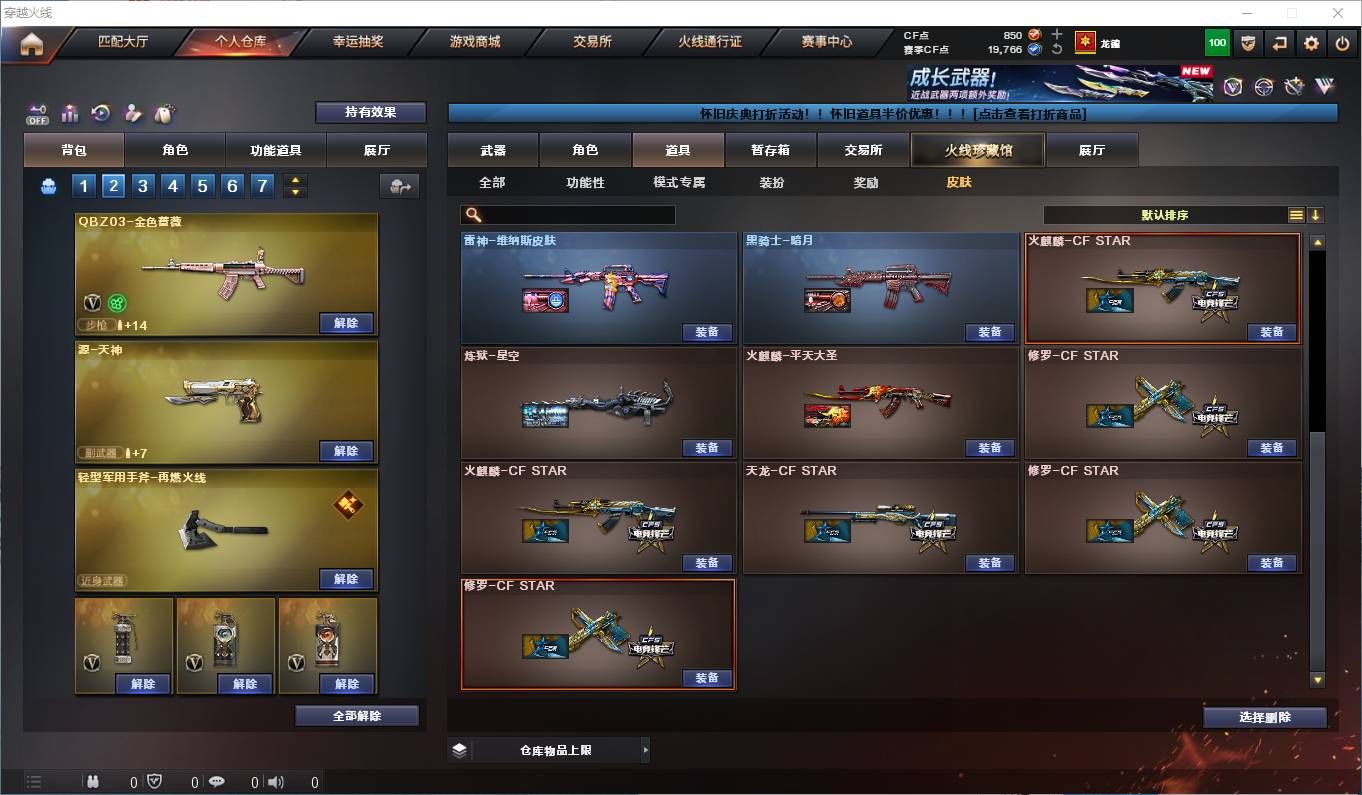Click the upward page stepper arrow beside page 7
This screenshot has height=795, width=1362.
pyautogui.click(x=295, y=180)
